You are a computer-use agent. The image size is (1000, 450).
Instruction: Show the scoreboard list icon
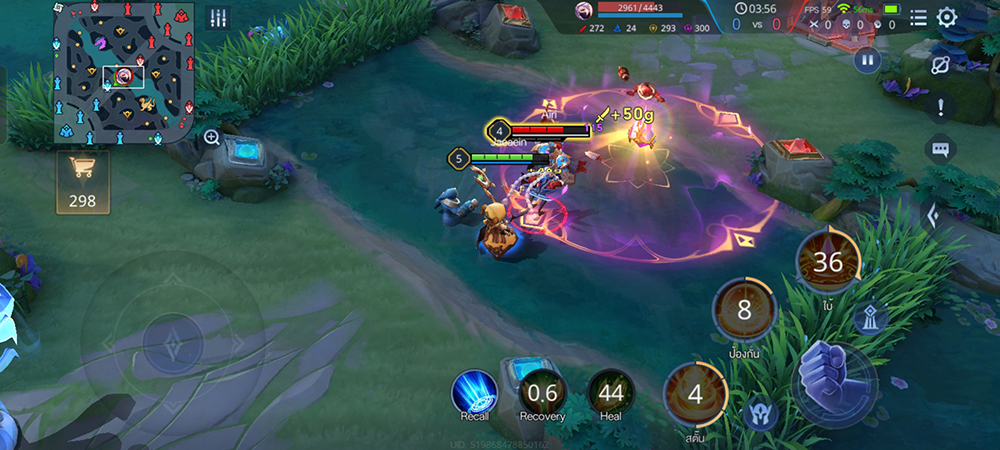tap(918, 17)
